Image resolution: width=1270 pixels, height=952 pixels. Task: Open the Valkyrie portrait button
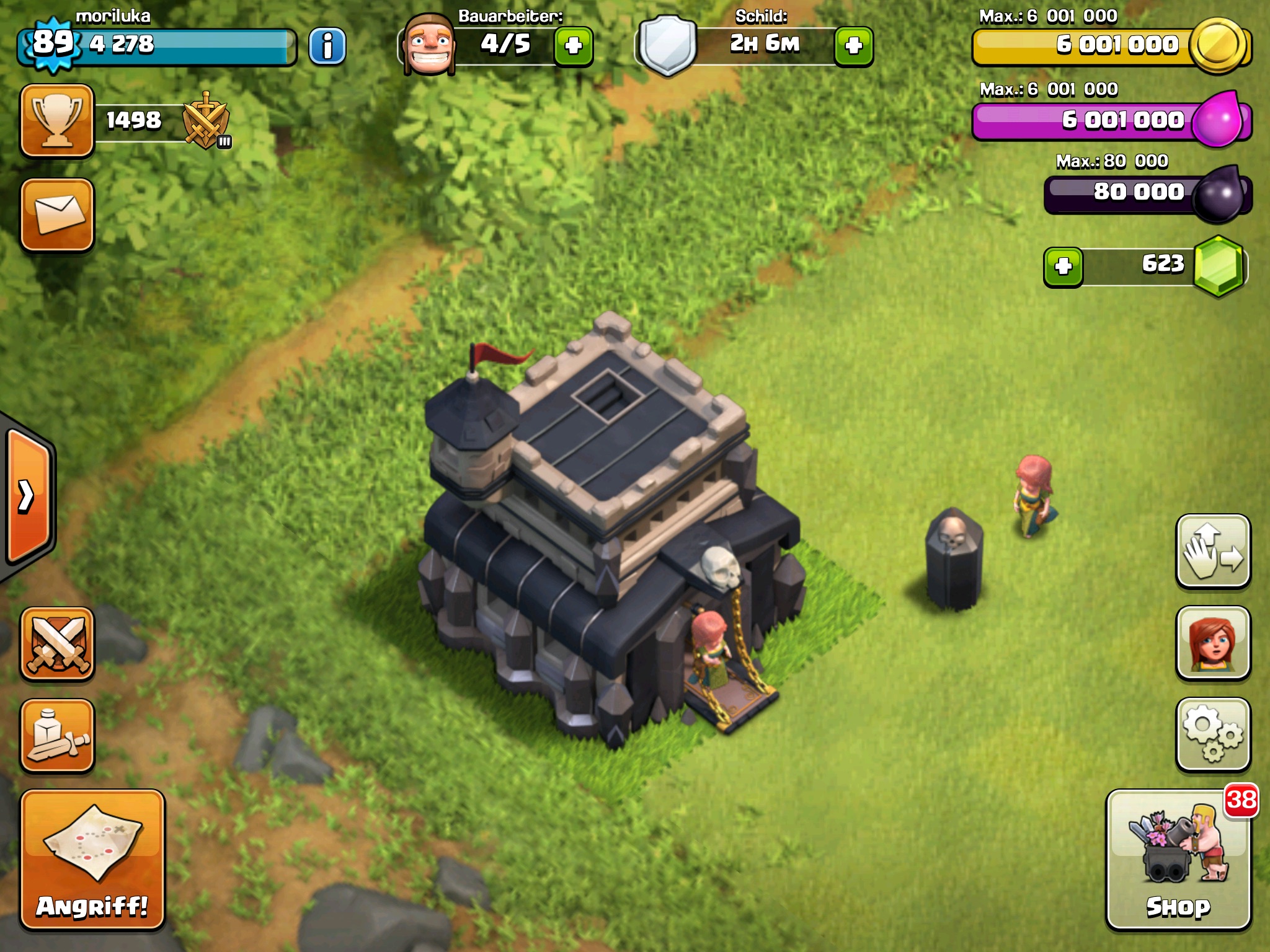tap(1213, 643)
